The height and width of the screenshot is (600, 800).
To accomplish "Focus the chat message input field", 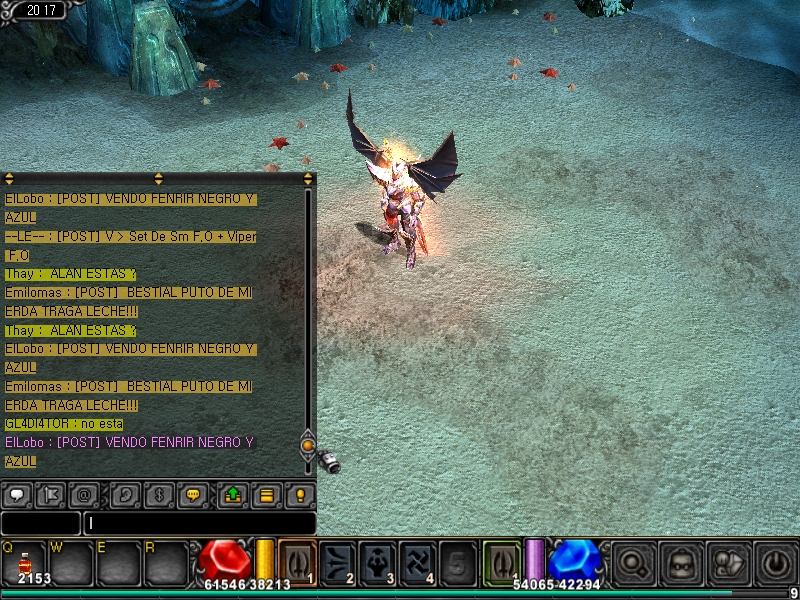I will point(200,523).
